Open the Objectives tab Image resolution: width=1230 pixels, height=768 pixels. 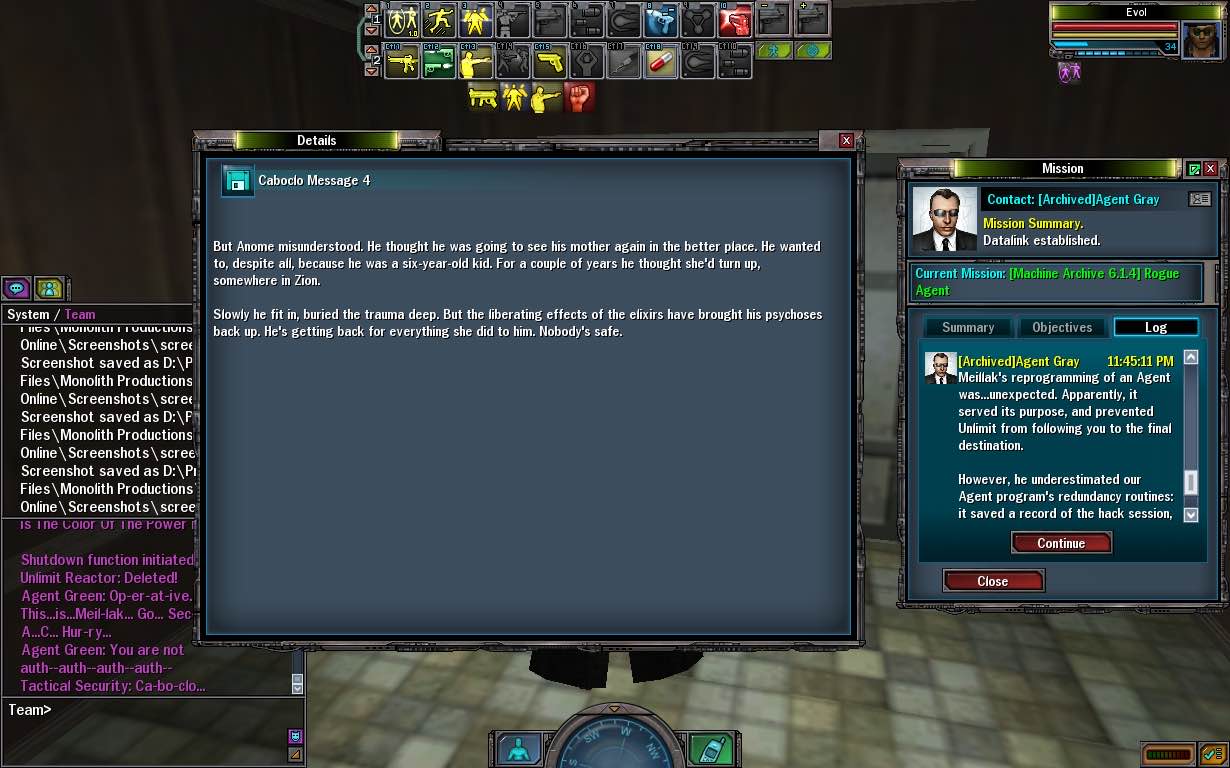point(1062,327)
